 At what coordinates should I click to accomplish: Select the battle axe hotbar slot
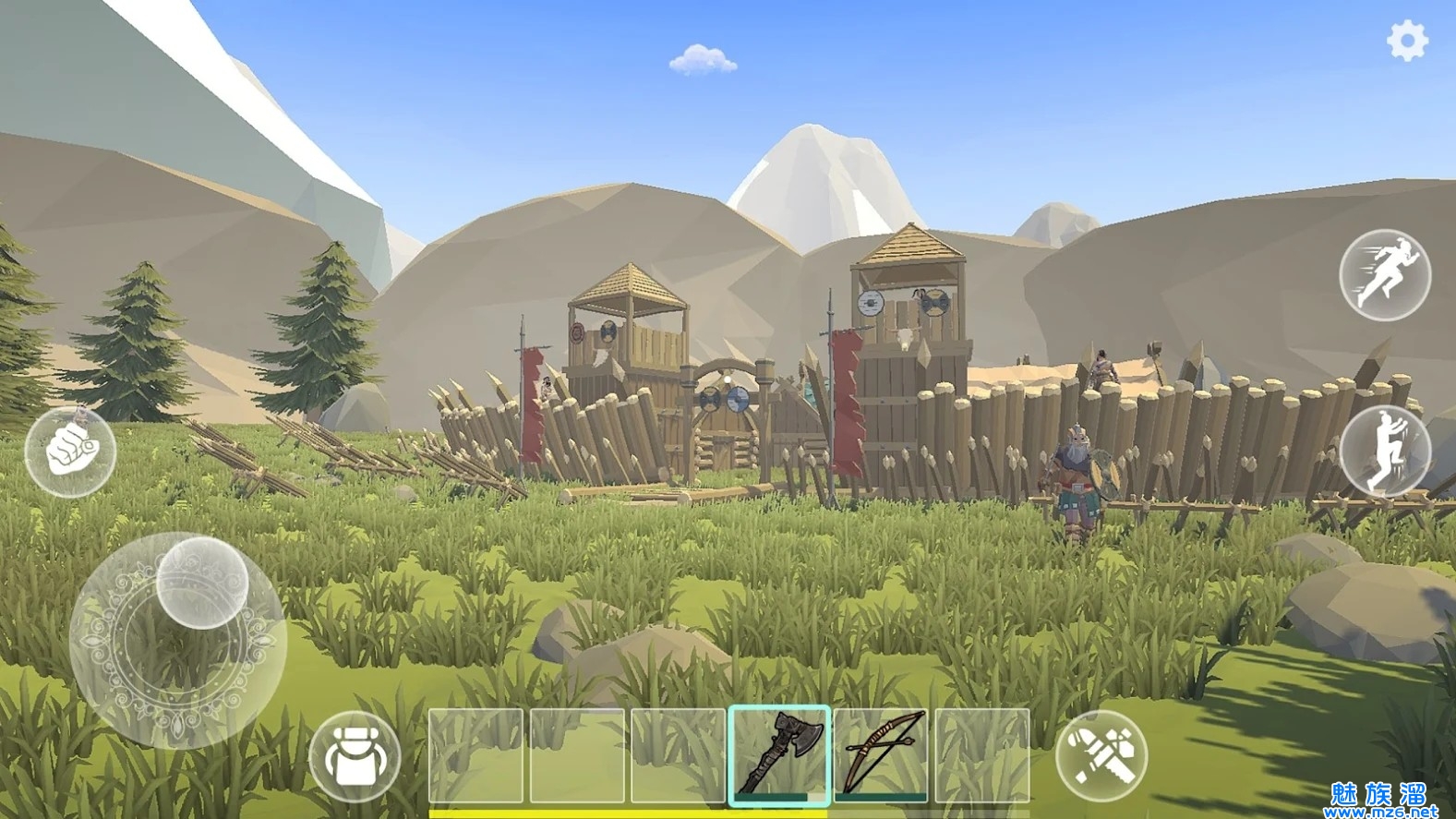tap(780, 753)
